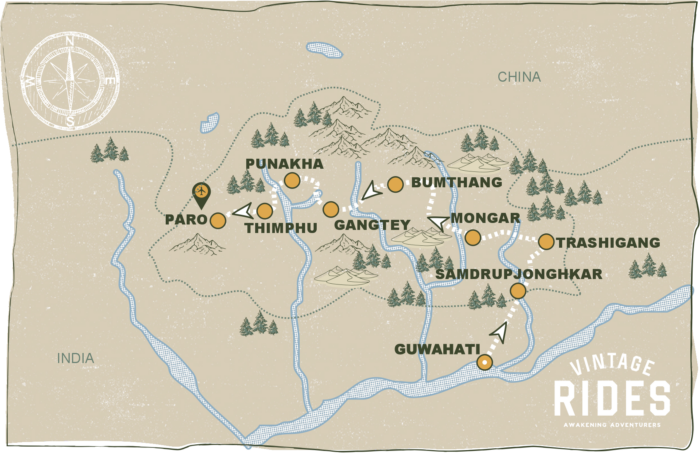
Task: Choose the Thimphu map marker
Action: (x=264, y=211)
